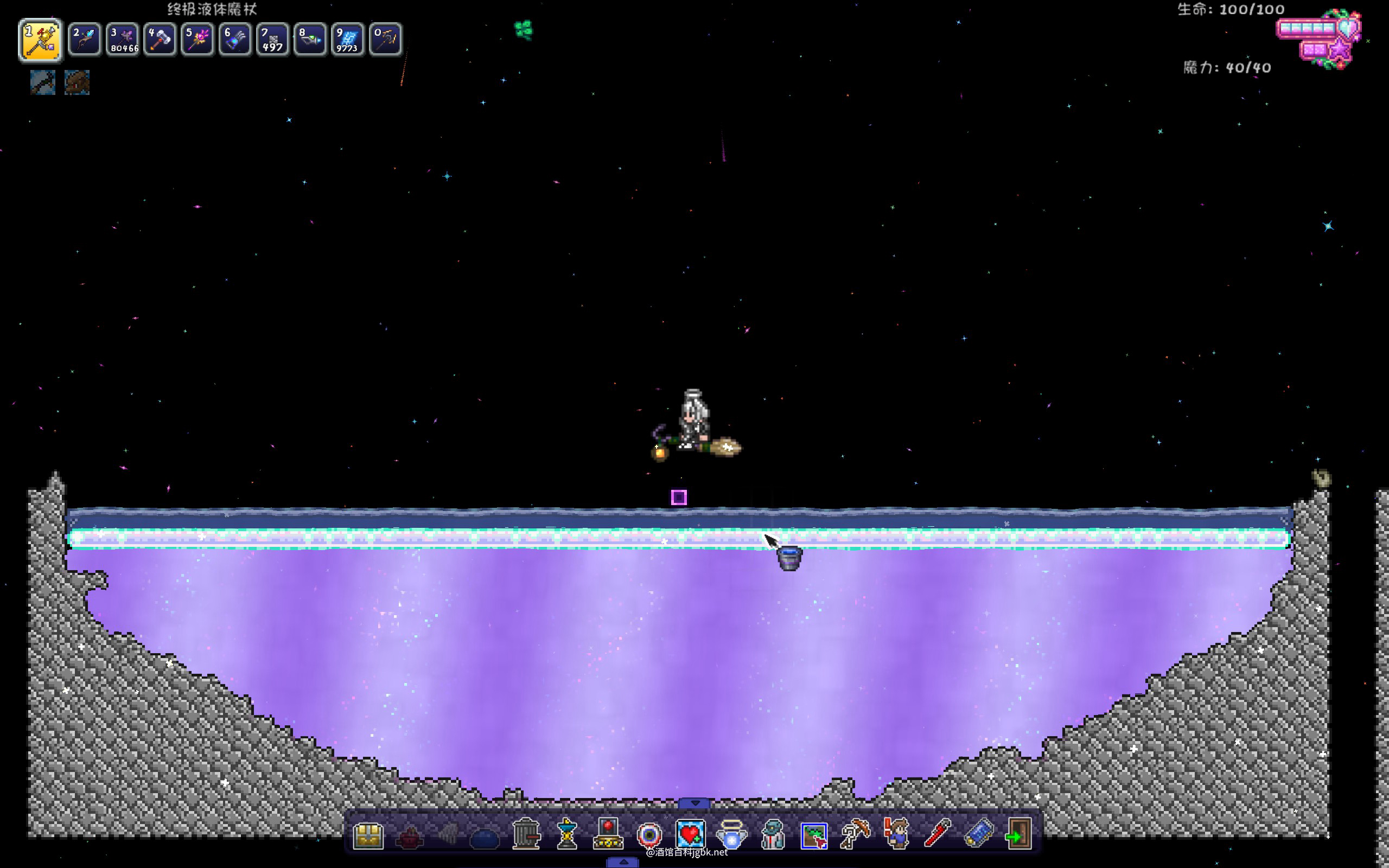This screenshot has height=868, width=1389.
Task: Click the red wrench toolbar icon
Action: (936, 834)
